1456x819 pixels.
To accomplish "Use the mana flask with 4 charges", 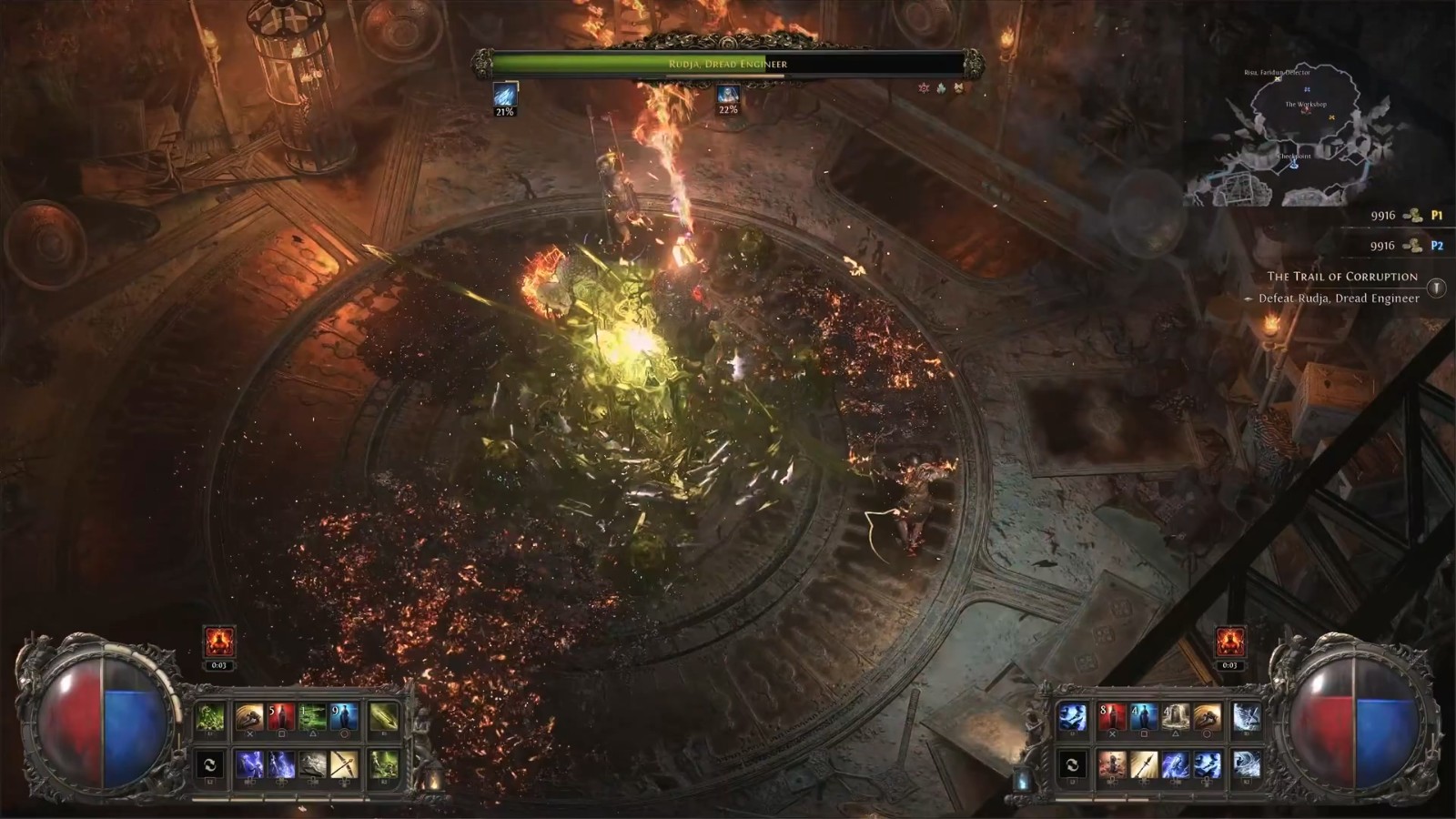I will coord(1143,718).
